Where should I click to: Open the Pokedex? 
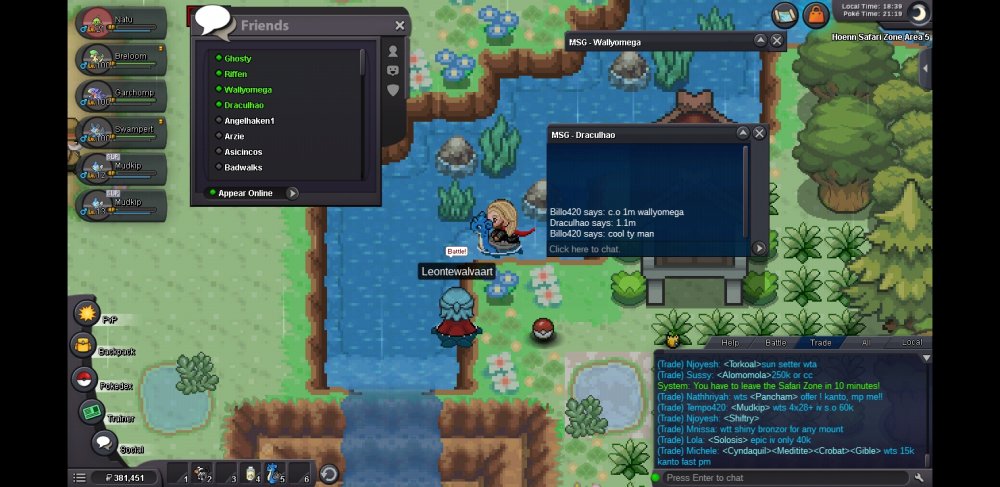[84, 379]
